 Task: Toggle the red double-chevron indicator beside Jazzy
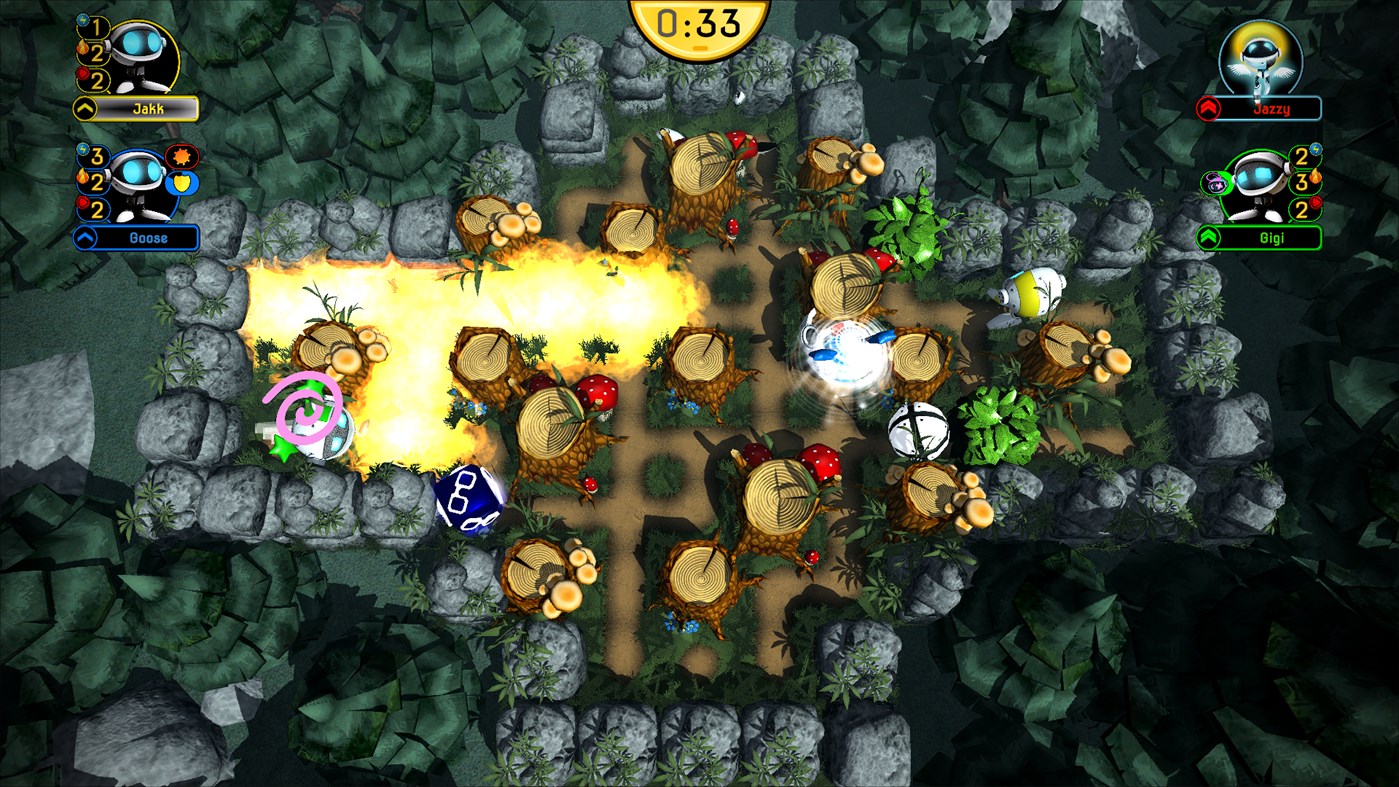1208,107
